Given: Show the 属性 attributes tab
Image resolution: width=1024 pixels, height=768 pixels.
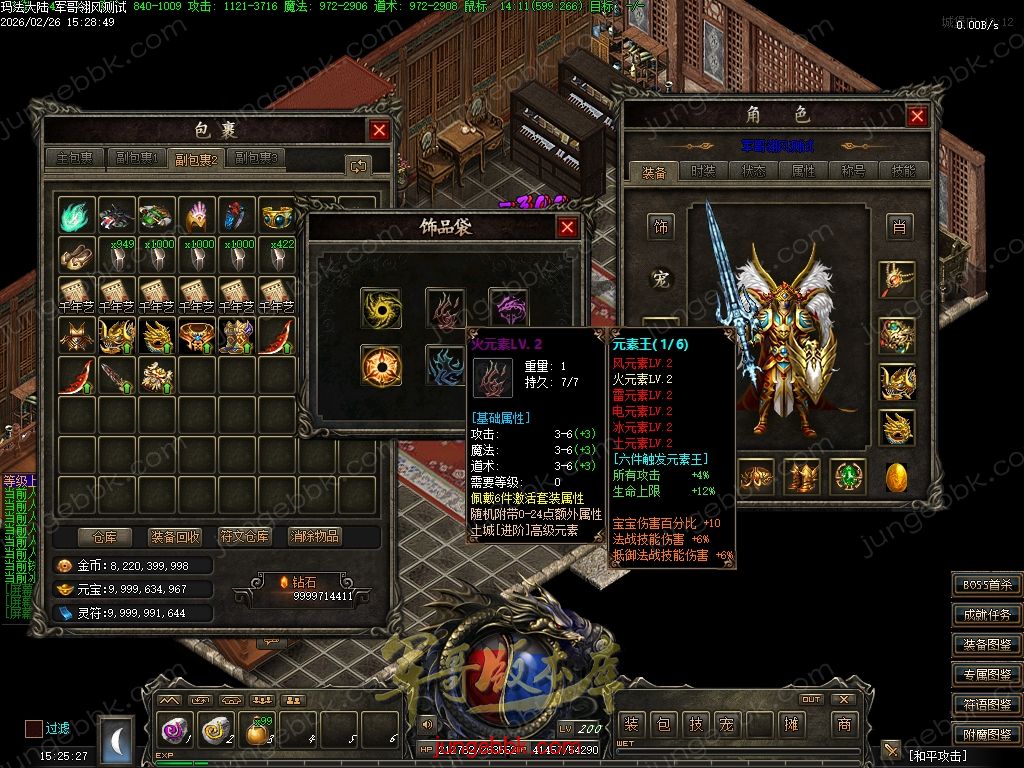Looking at the screenshot, I should 803,171.
